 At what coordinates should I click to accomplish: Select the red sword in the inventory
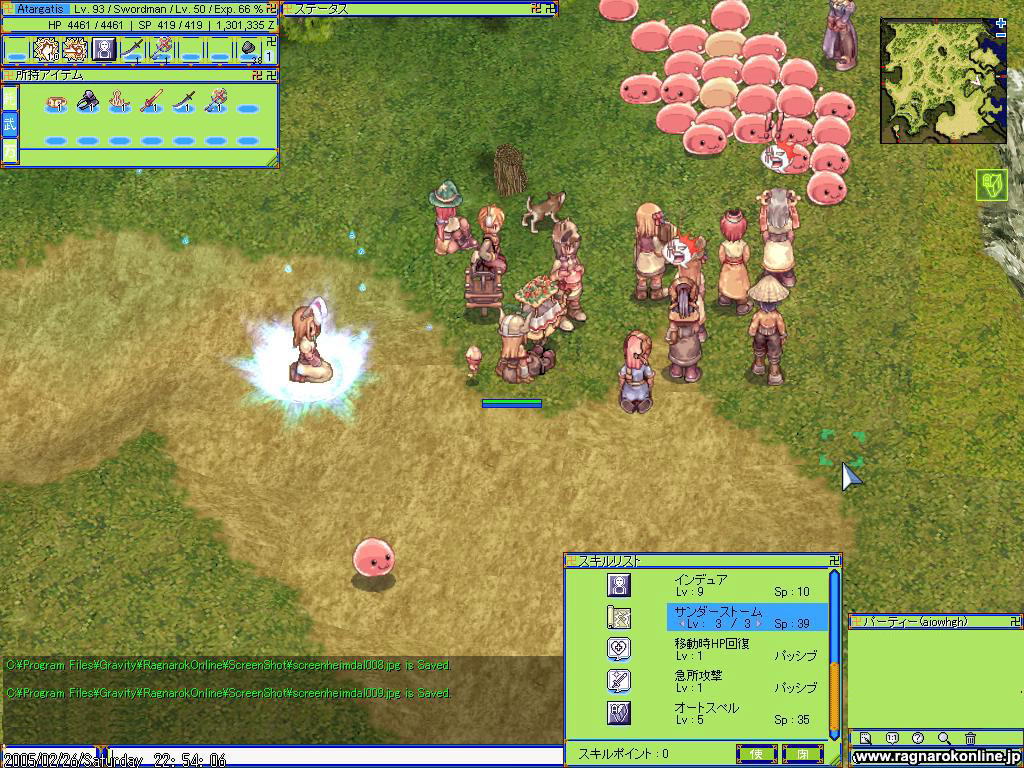[x=152, y=100]
